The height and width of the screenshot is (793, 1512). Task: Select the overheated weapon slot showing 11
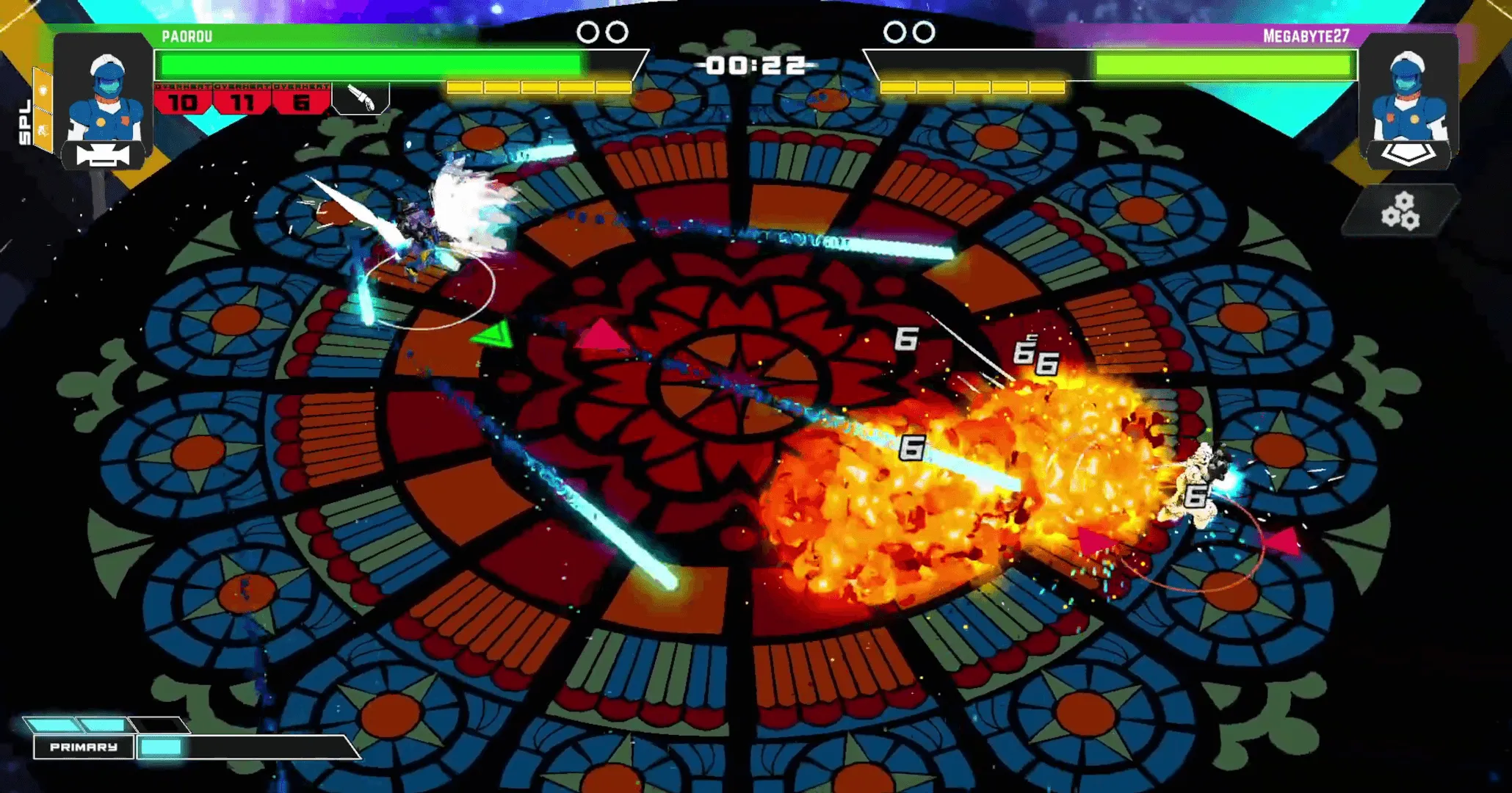coord(242,100)
